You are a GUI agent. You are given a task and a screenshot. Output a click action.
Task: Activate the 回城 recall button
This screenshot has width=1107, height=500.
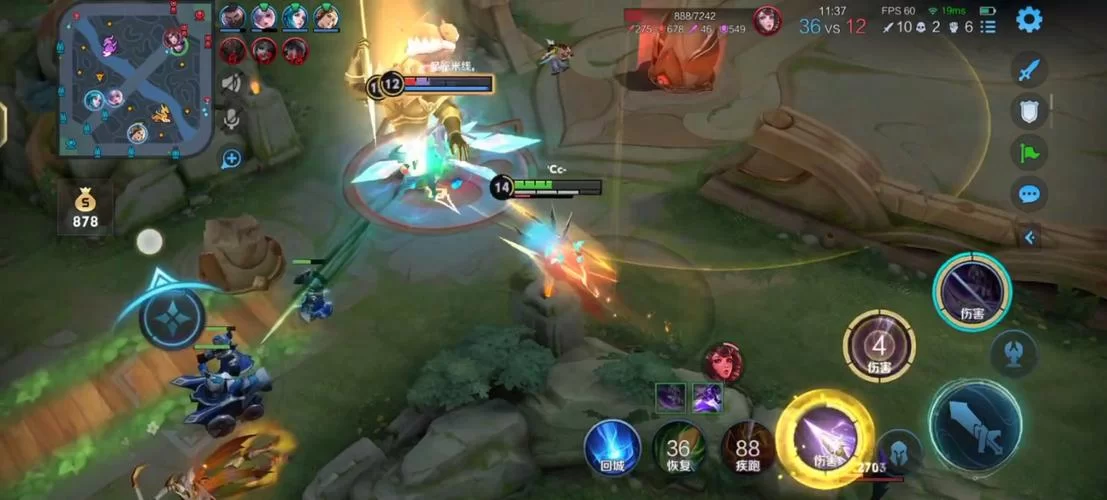(x=612, y=447)
